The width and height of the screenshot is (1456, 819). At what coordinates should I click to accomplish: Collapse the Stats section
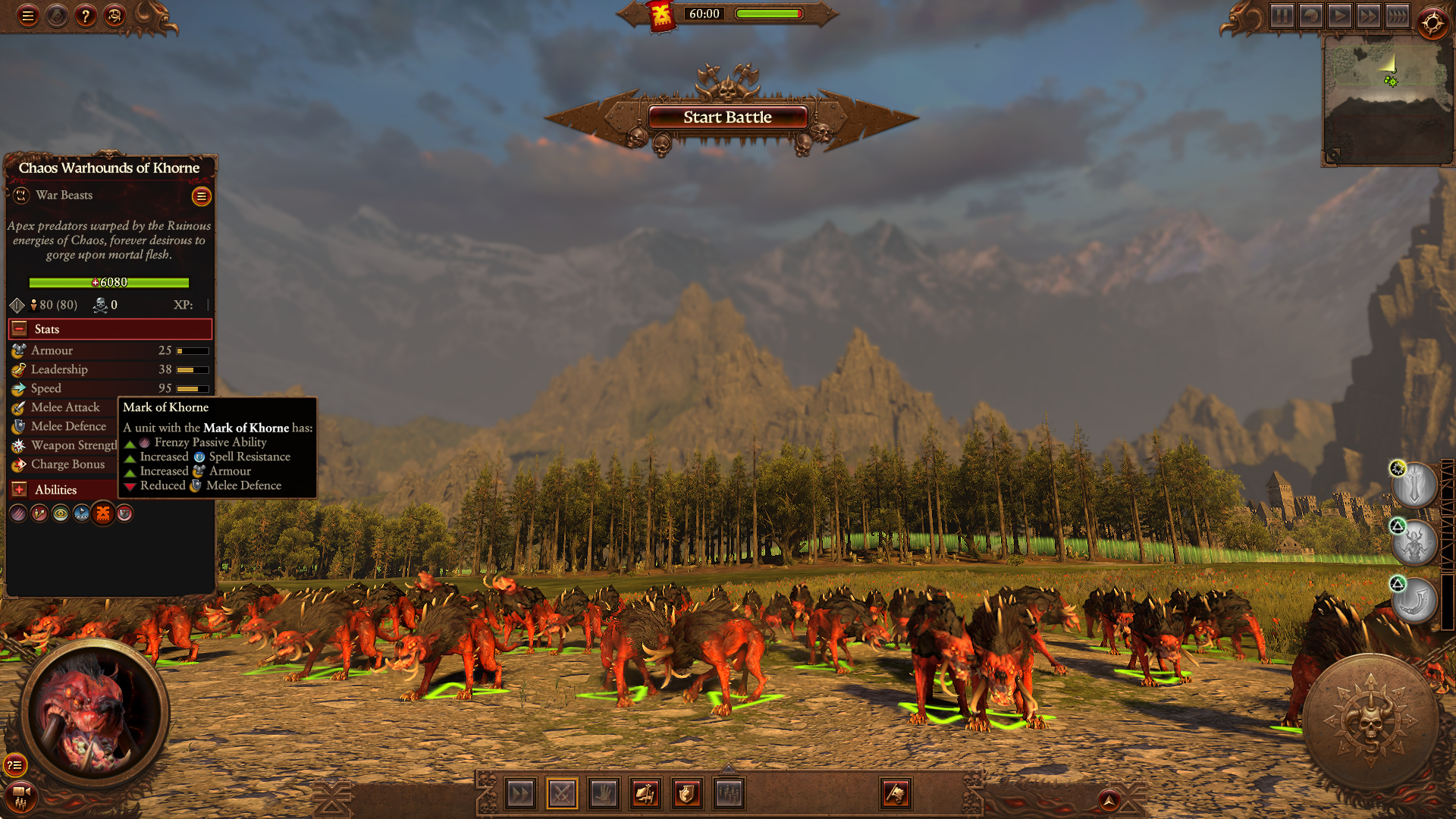18,328
